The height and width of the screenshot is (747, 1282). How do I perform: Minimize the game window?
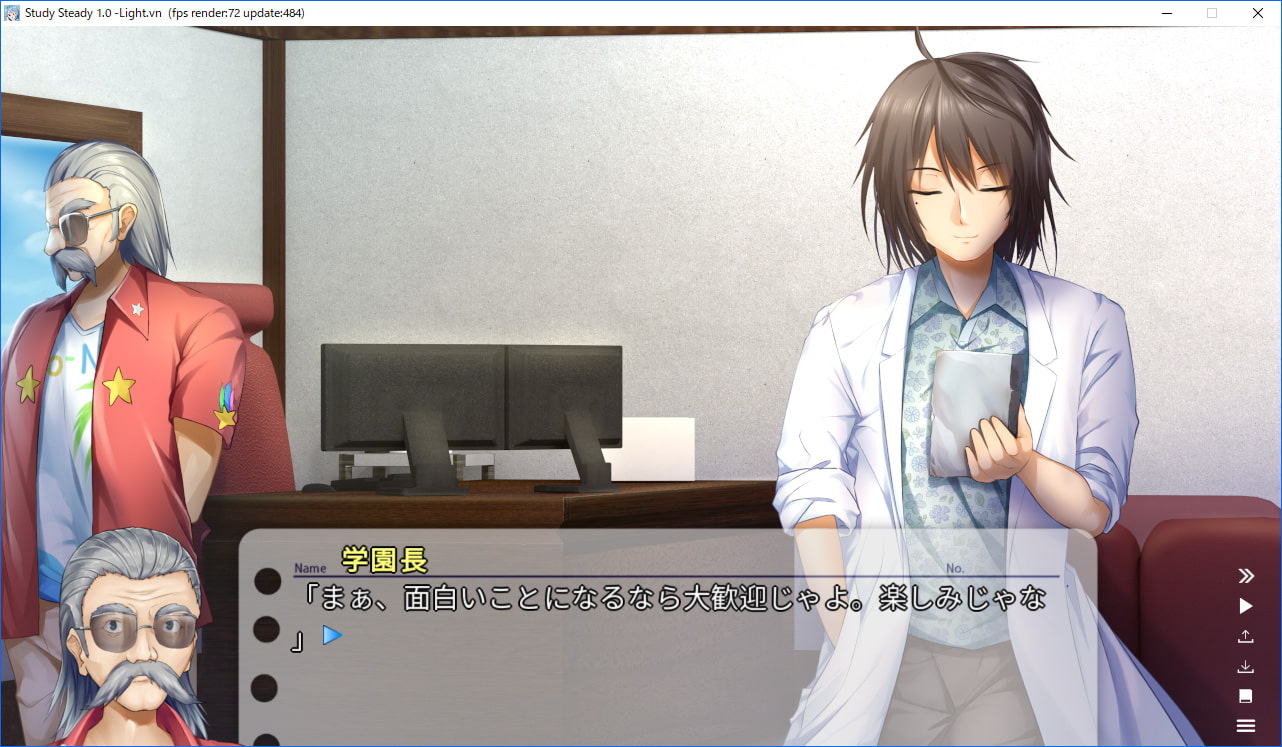[1166, 13]
